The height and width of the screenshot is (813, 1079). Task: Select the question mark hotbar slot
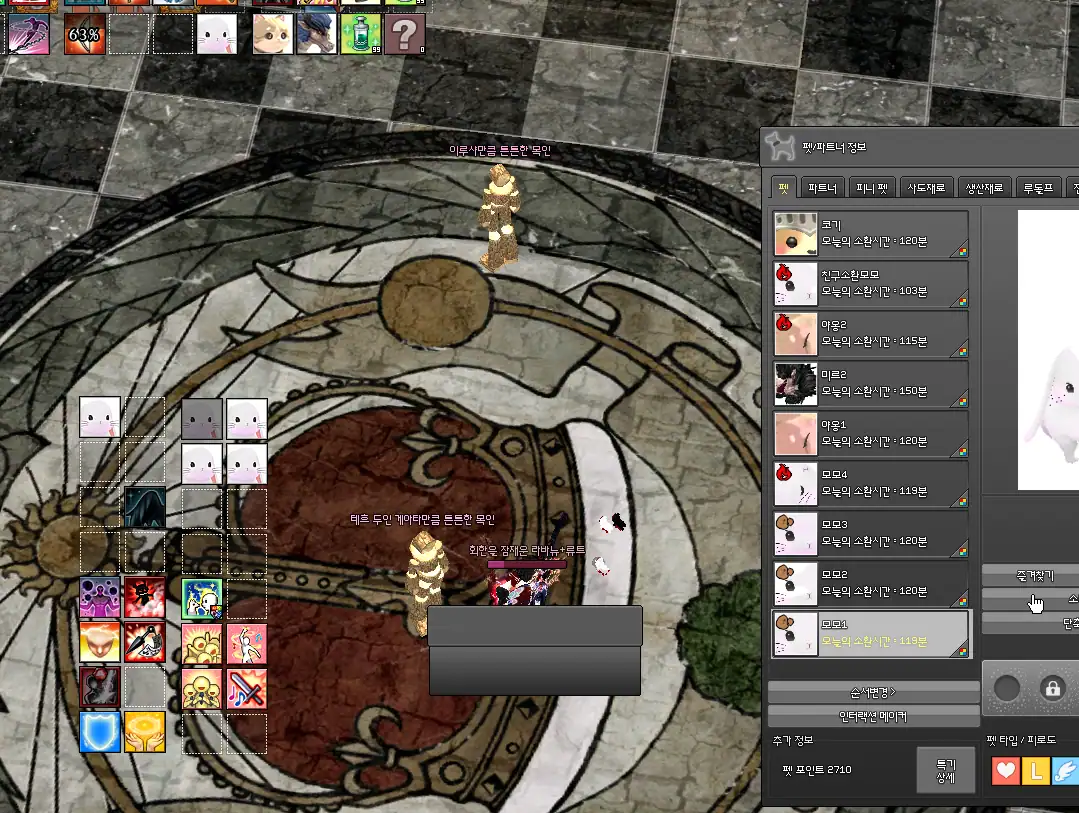[404, 34]
